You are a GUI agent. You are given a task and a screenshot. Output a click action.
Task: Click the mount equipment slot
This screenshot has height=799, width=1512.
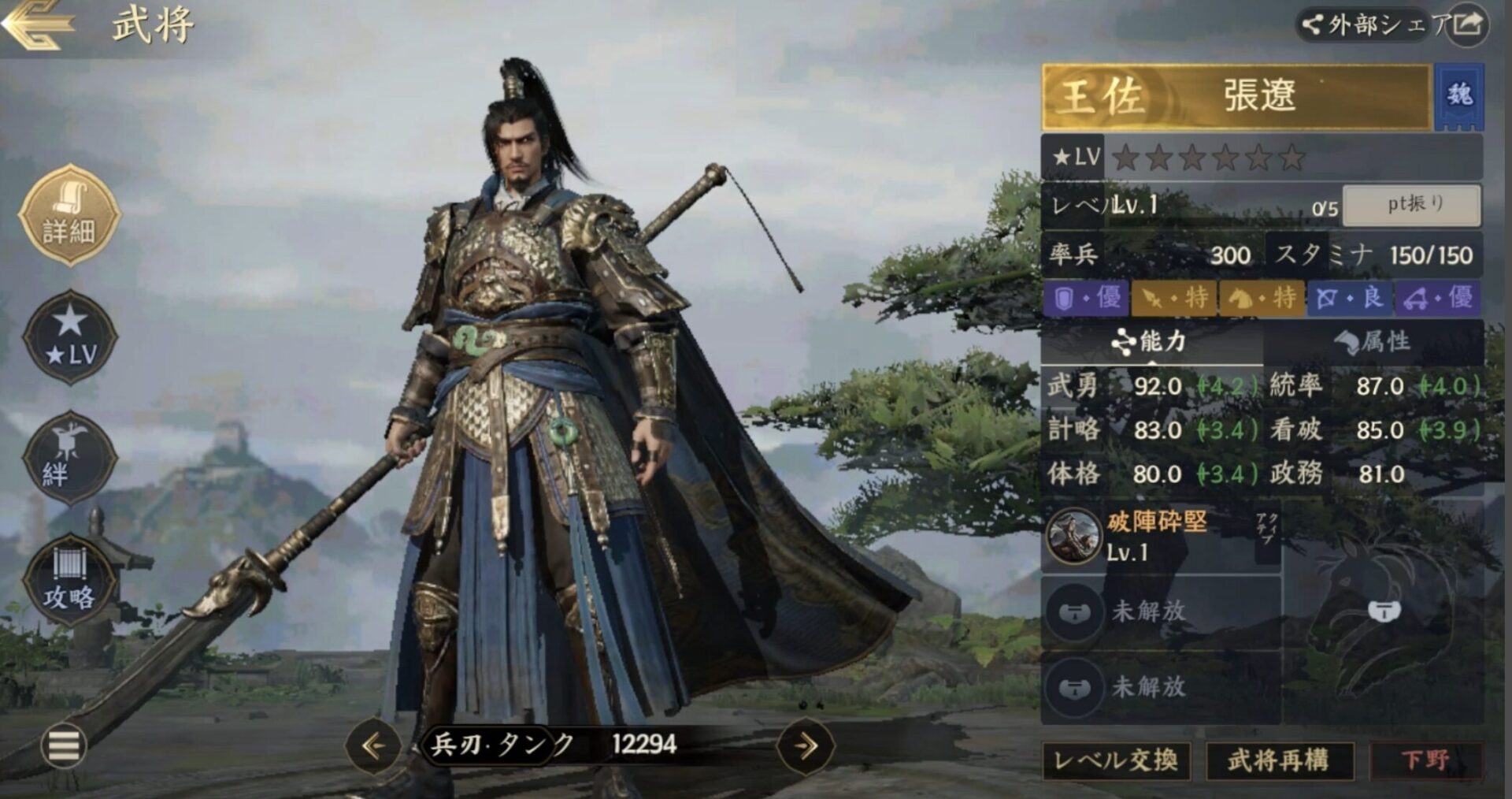point(1384,611)
